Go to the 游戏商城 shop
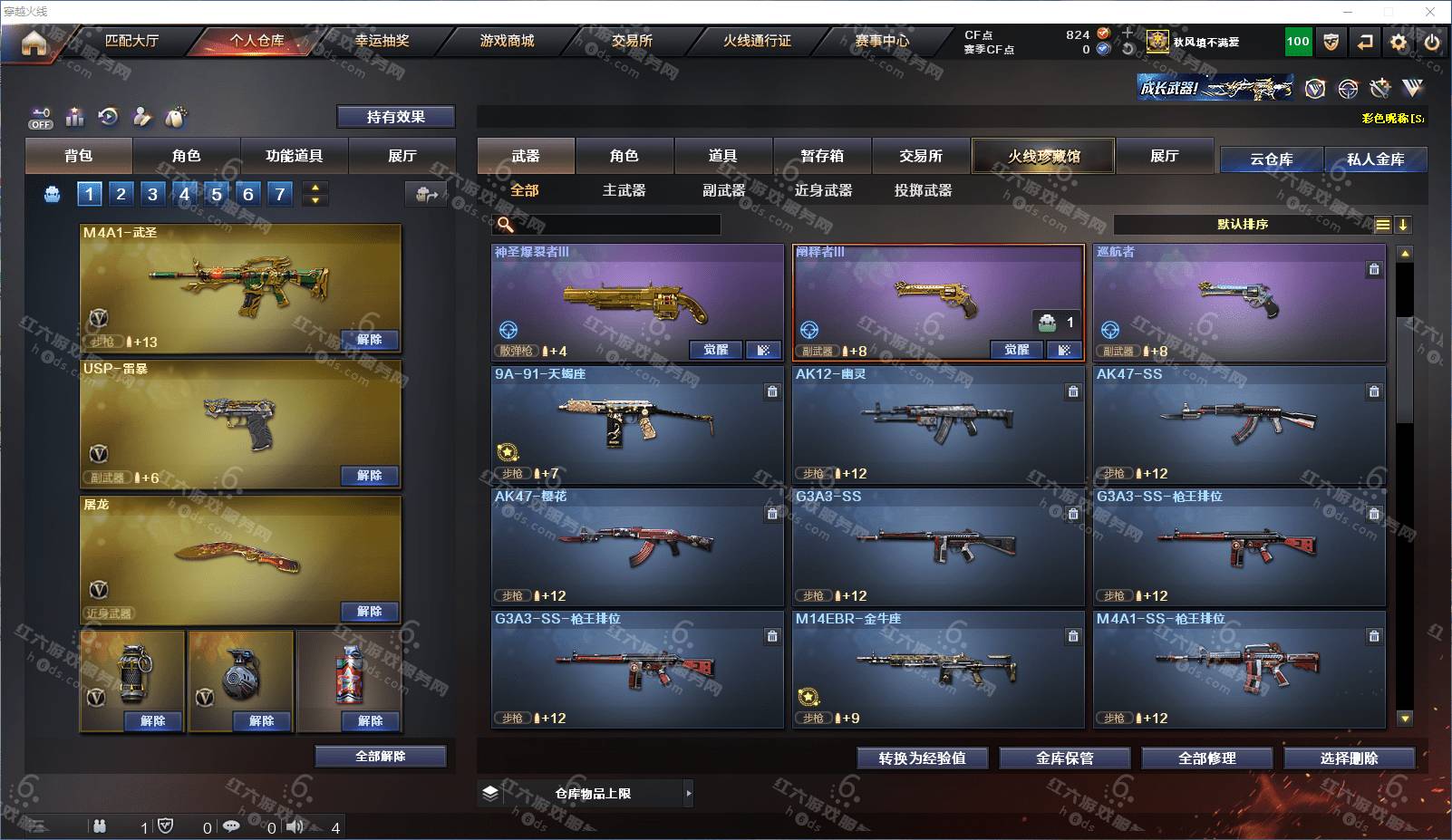1452x840 pixels. [x=507, y=41]
